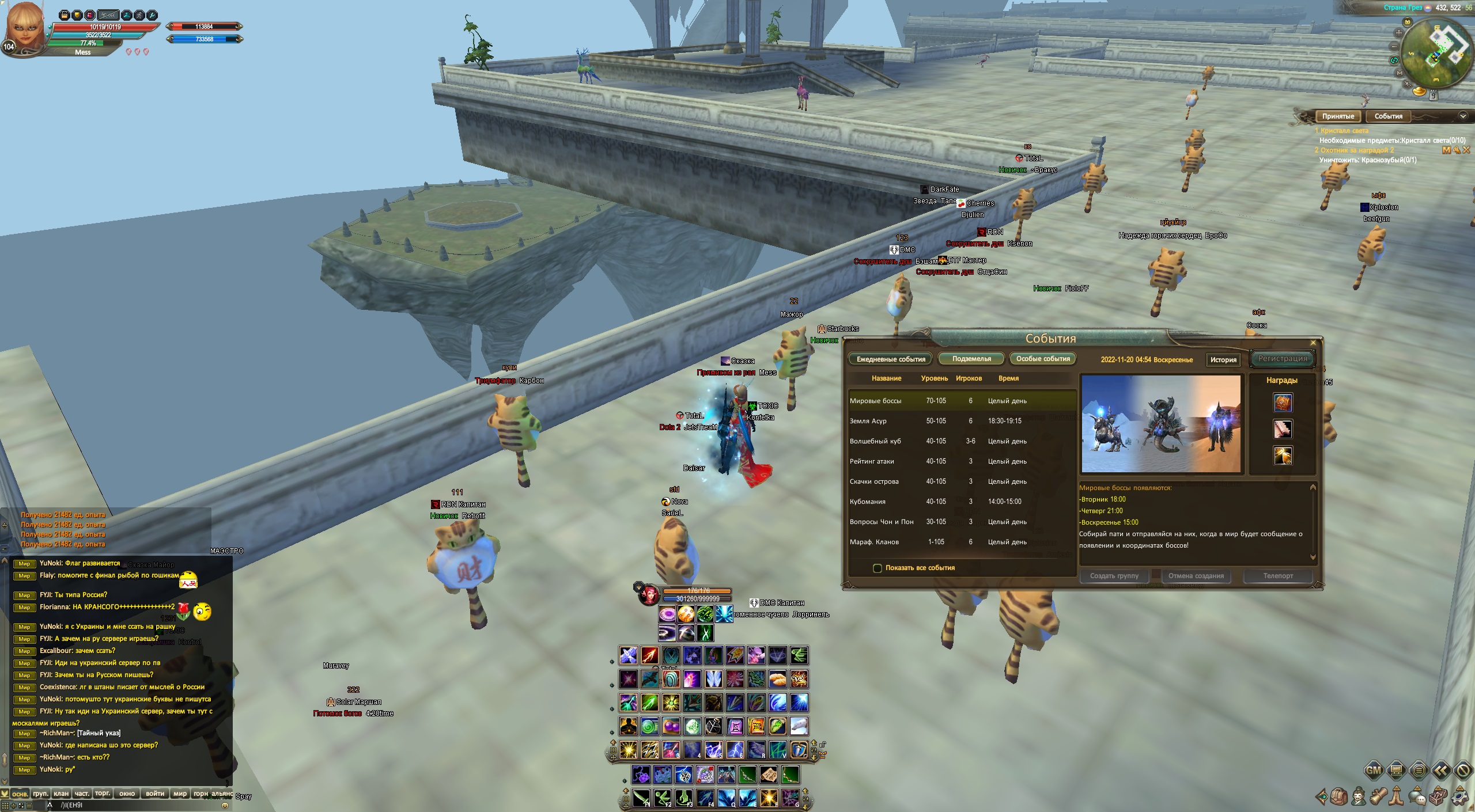
Task: Click the Телепорт button
Action: 1278,576
